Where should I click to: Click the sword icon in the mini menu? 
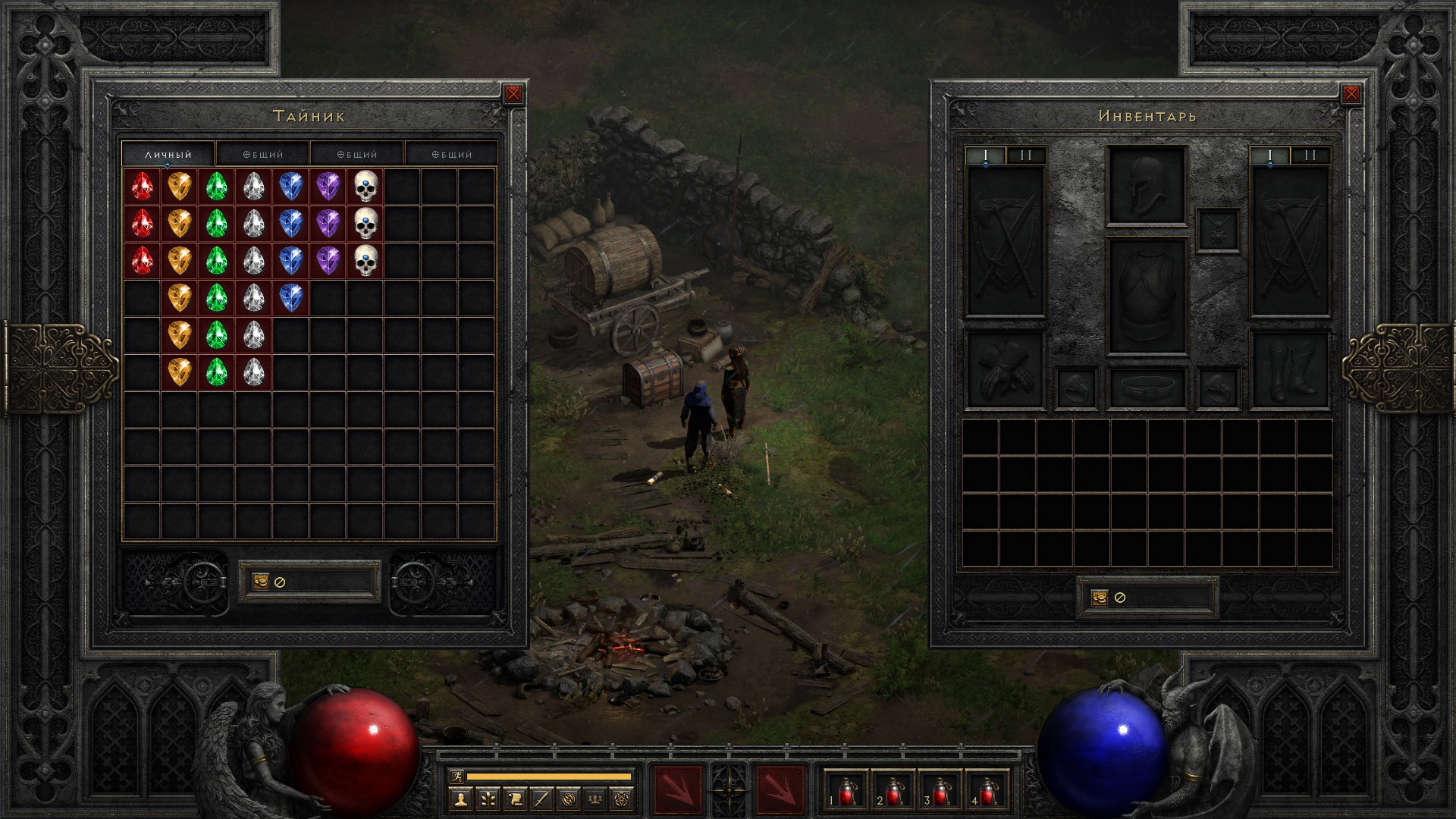[x=541, y=799]
